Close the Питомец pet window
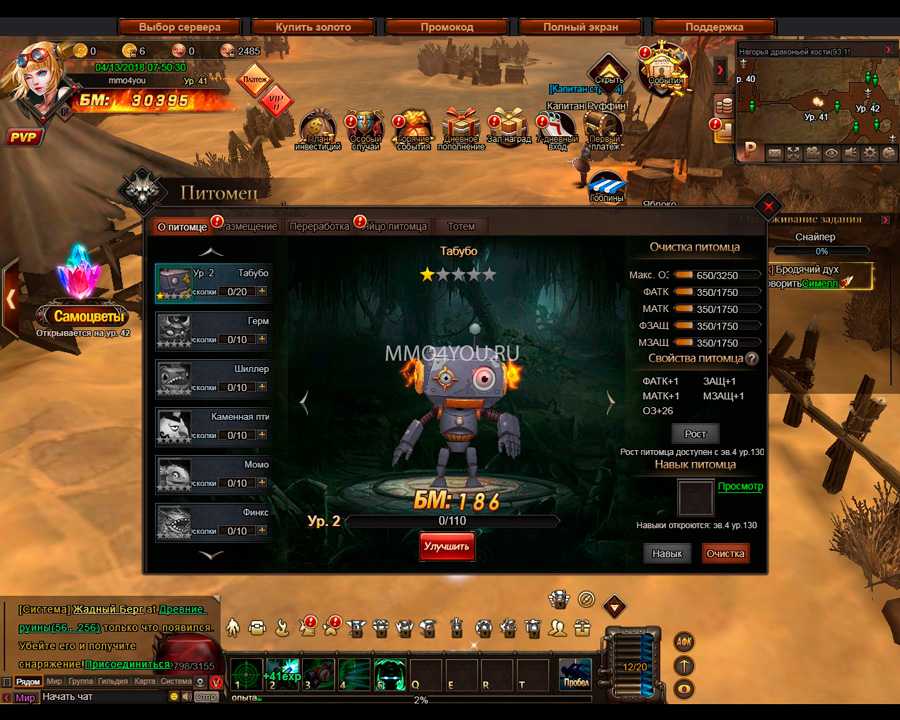 pyautogui.click(x=767, y=206)
